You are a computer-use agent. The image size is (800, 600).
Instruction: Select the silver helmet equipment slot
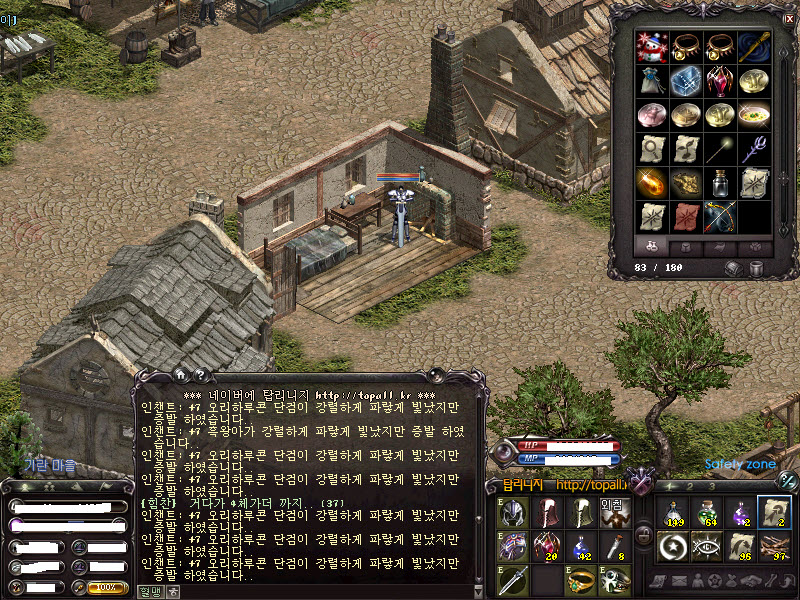(x=513, y=512)
